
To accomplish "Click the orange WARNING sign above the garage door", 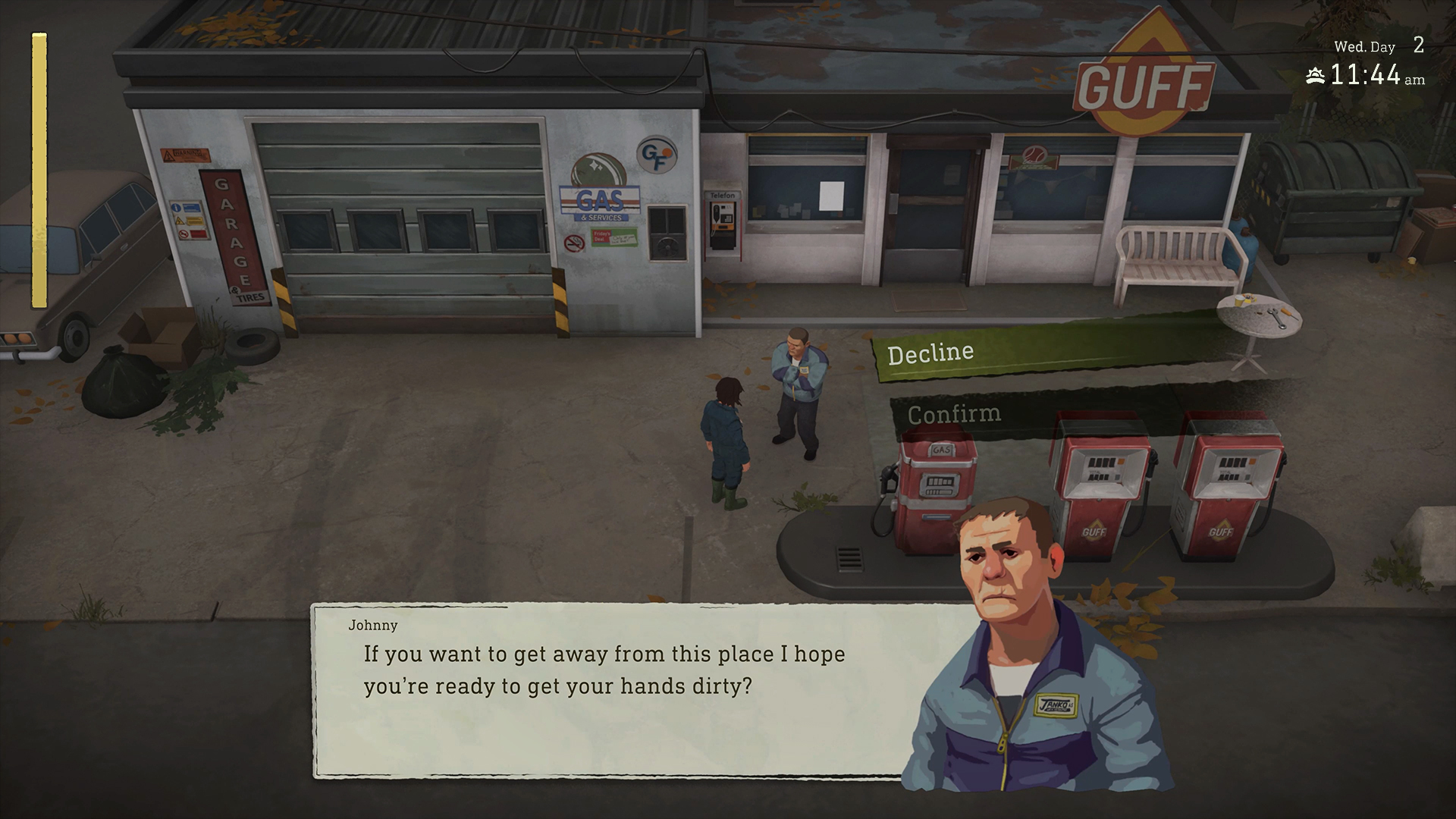I will (x=184, y=155).
